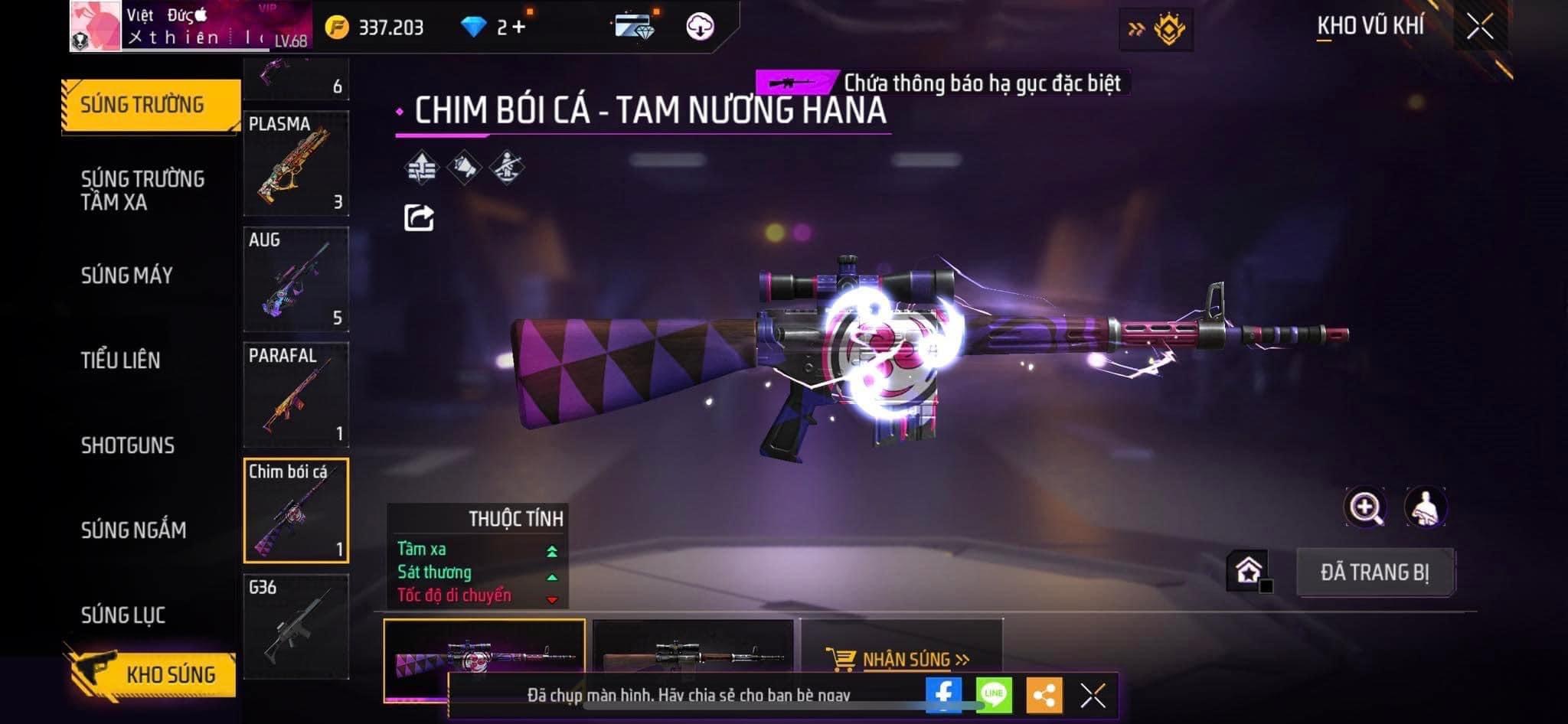Share the screenshot to Facebook
1568x724 pixels.
tap(943, 695)
